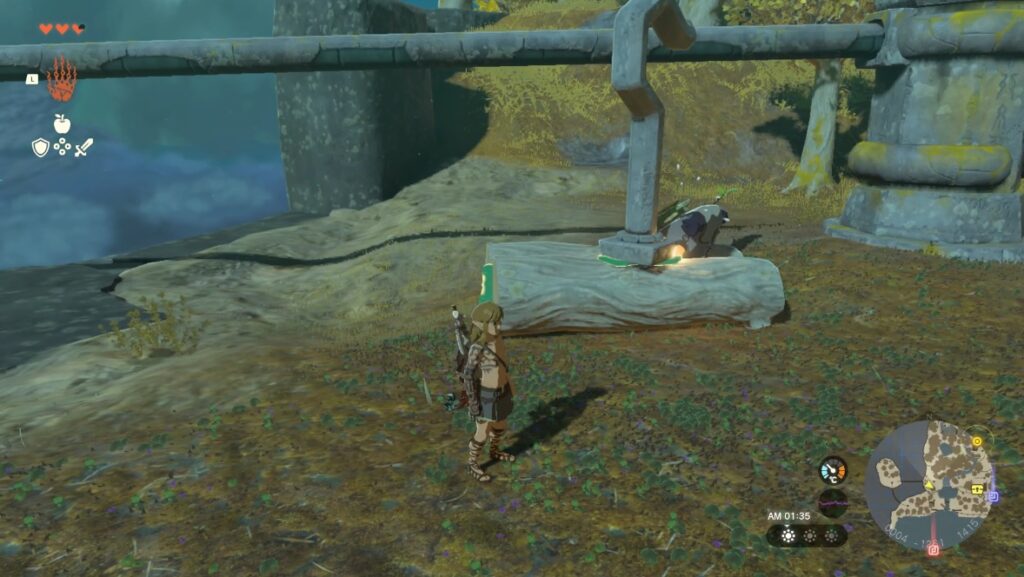
Task: Activate the orange Ultrahand ability icon
Action: coord(62,79)
